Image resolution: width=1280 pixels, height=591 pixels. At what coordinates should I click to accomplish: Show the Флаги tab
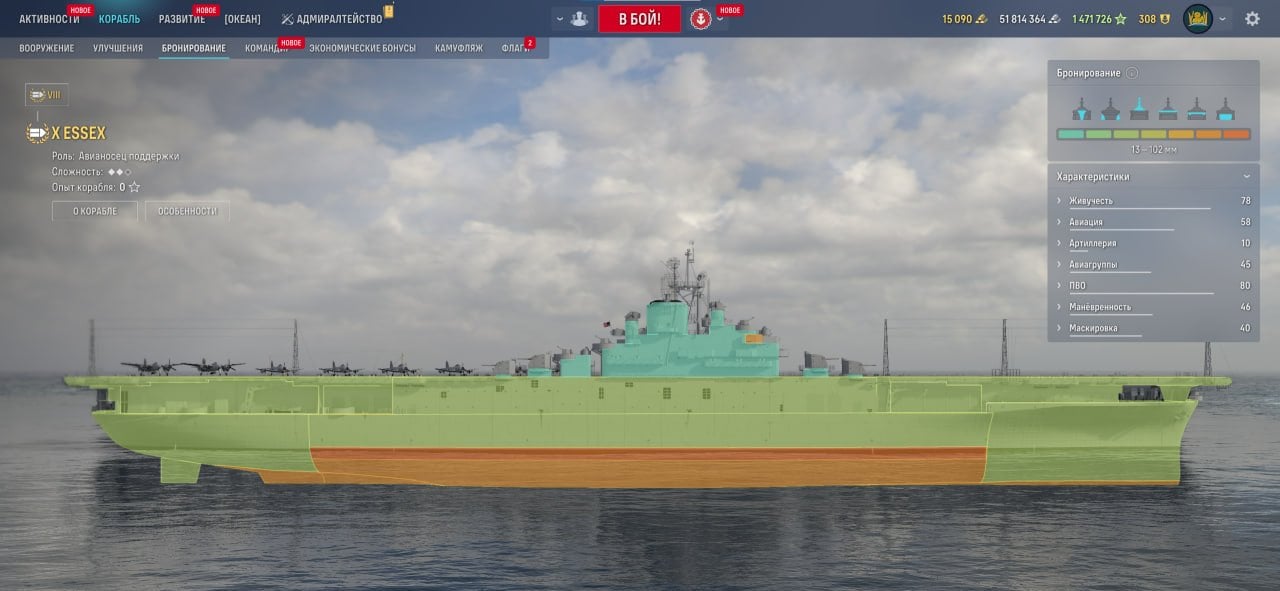516,48
